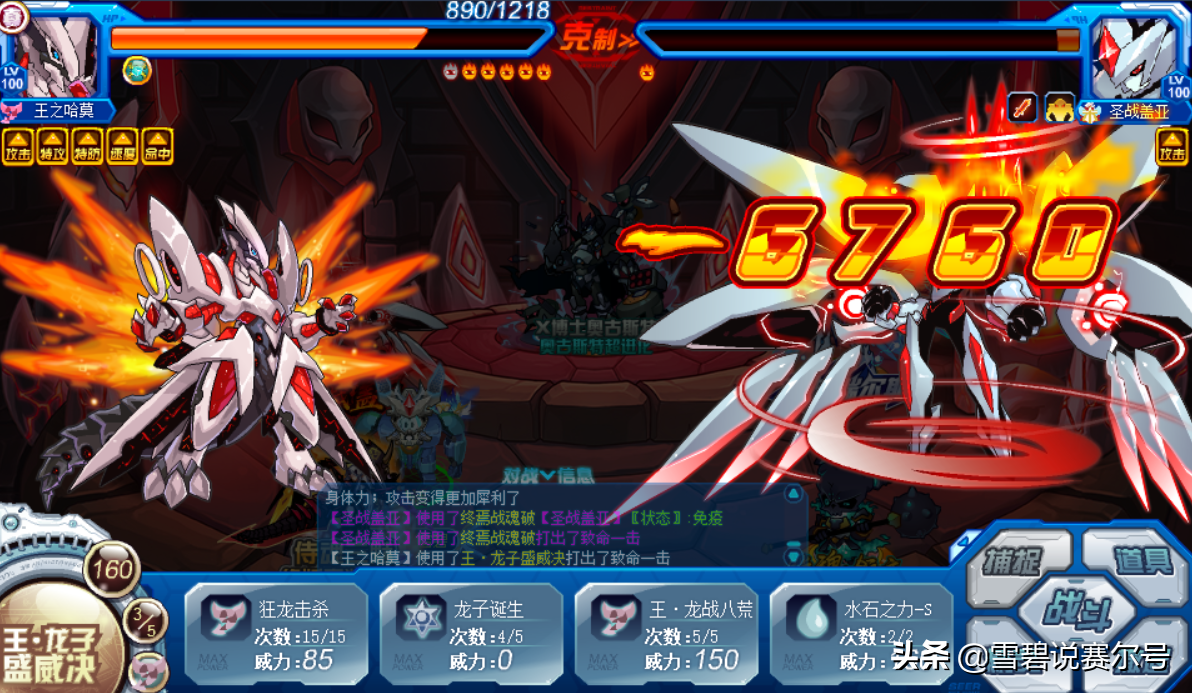This screenshot has width=1192, height=693.
Task: Click the green round status icon under HP
Action: click(137, 70)
